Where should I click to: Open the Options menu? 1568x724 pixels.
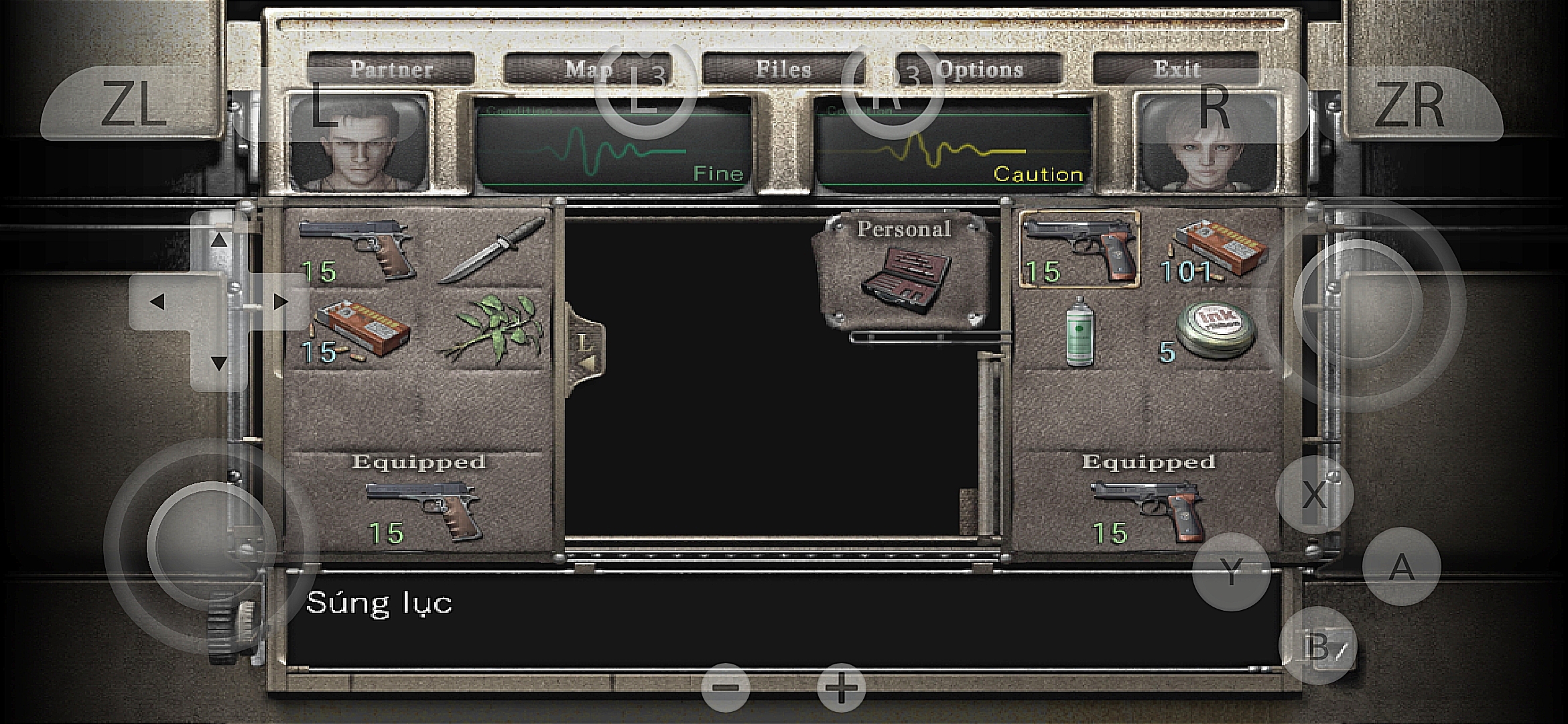coord(980,69)
